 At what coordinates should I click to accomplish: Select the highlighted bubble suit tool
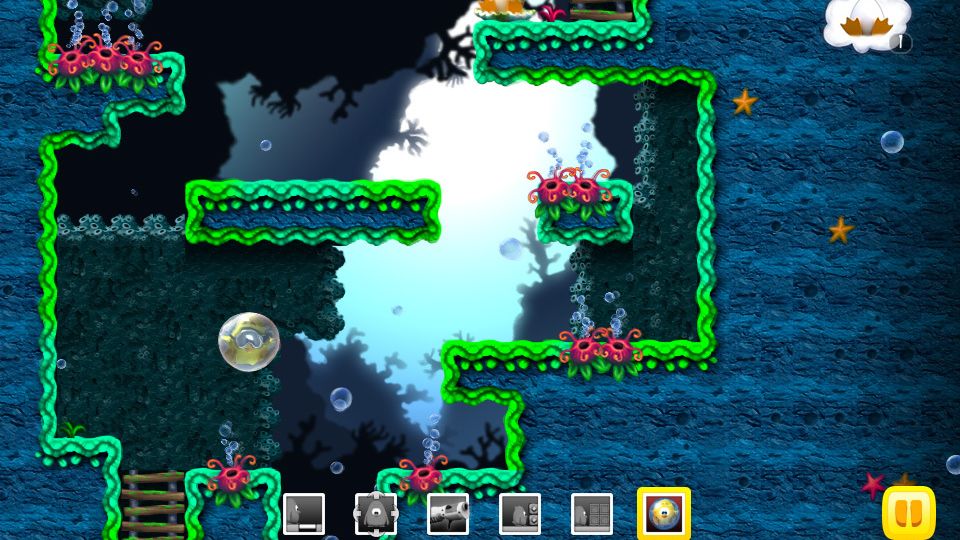click(x=663, y=513)
